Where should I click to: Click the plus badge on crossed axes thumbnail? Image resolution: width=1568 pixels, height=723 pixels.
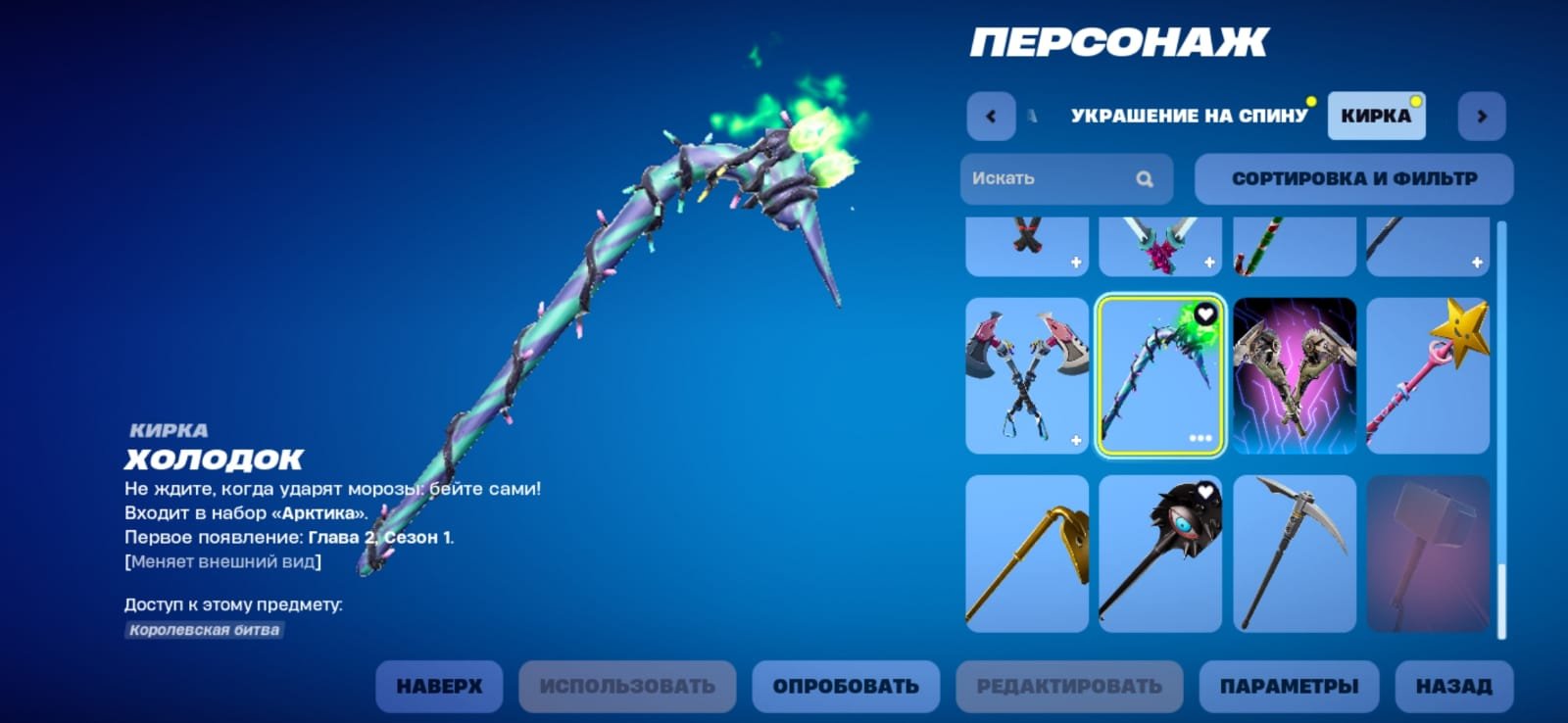[x=1078, y=440]
